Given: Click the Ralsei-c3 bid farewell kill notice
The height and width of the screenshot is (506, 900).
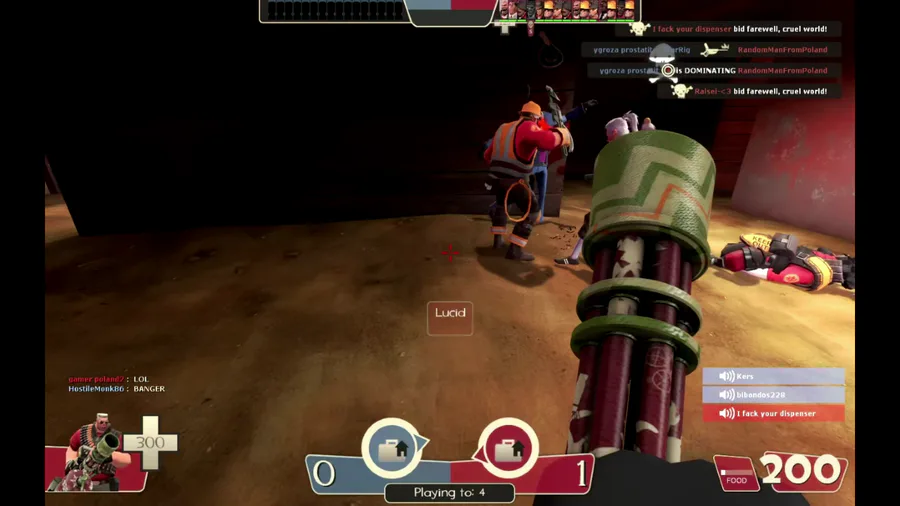Looking at the screenshot, I should click(759, 91).
